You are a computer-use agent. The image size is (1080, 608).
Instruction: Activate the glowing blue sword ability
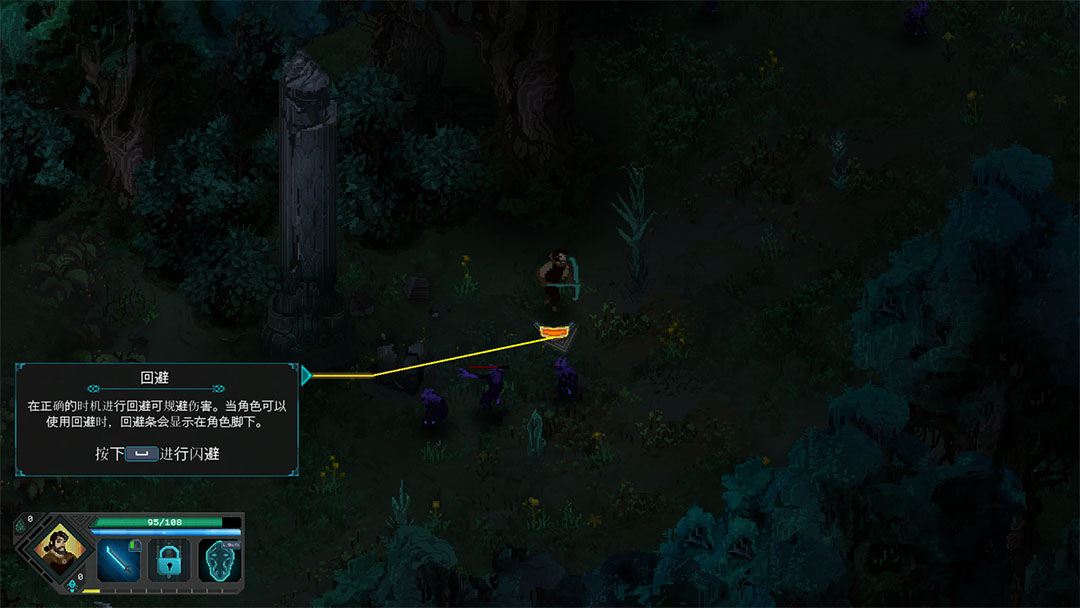point(118,560)
